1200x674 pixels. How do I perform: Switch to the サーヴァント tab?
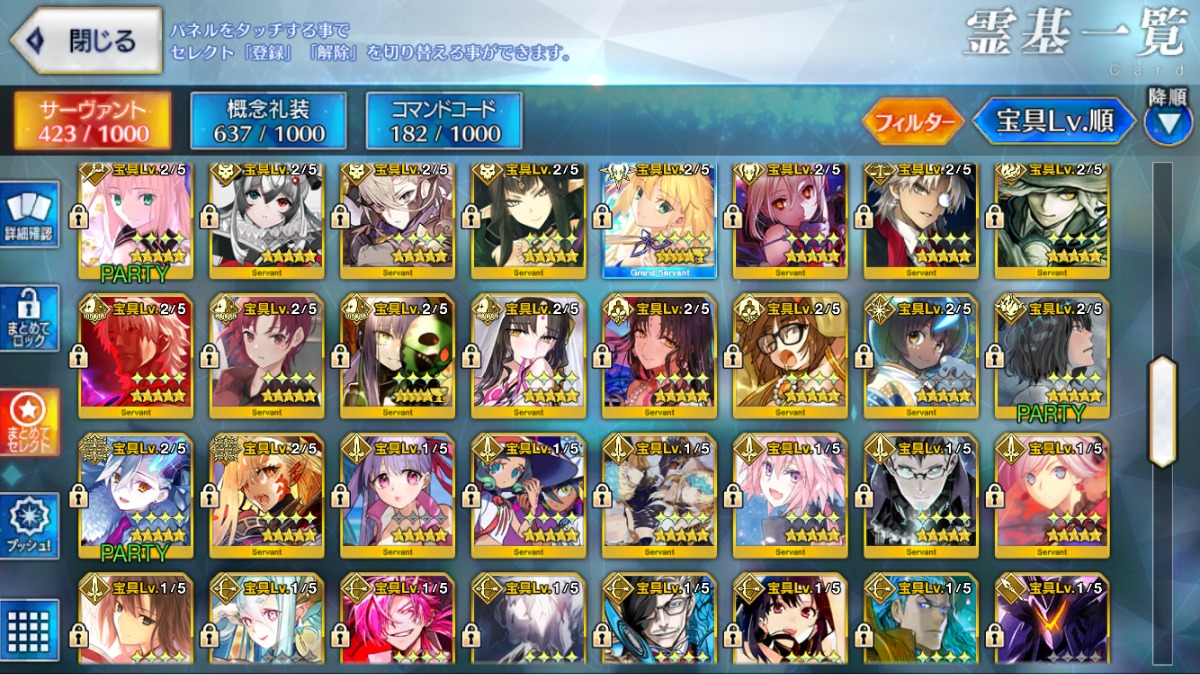click(x=92, y=121)
